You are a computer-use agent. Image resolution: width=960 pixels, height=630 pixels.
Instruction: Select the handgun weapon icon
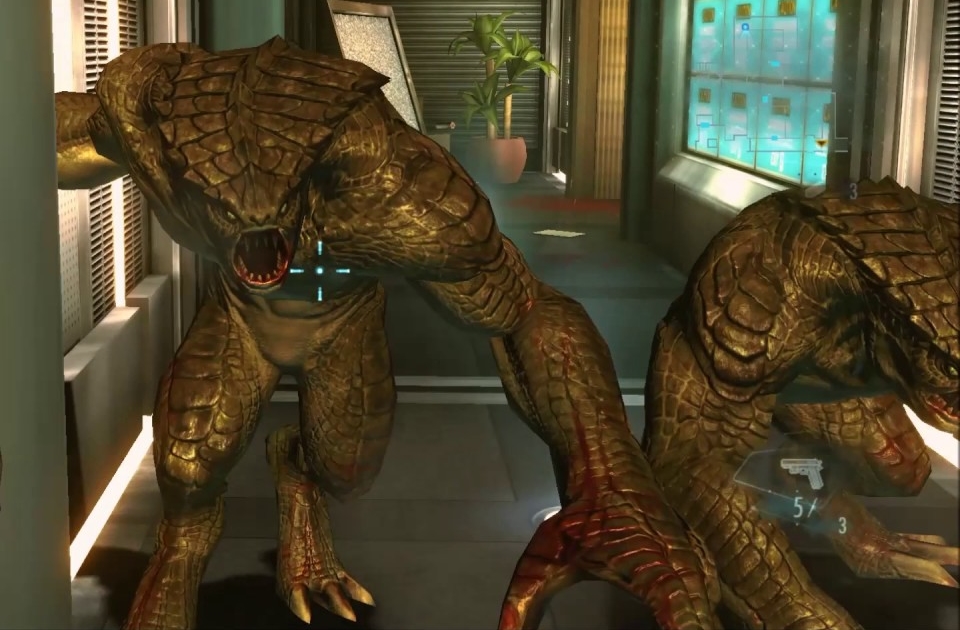click(800, 470)
